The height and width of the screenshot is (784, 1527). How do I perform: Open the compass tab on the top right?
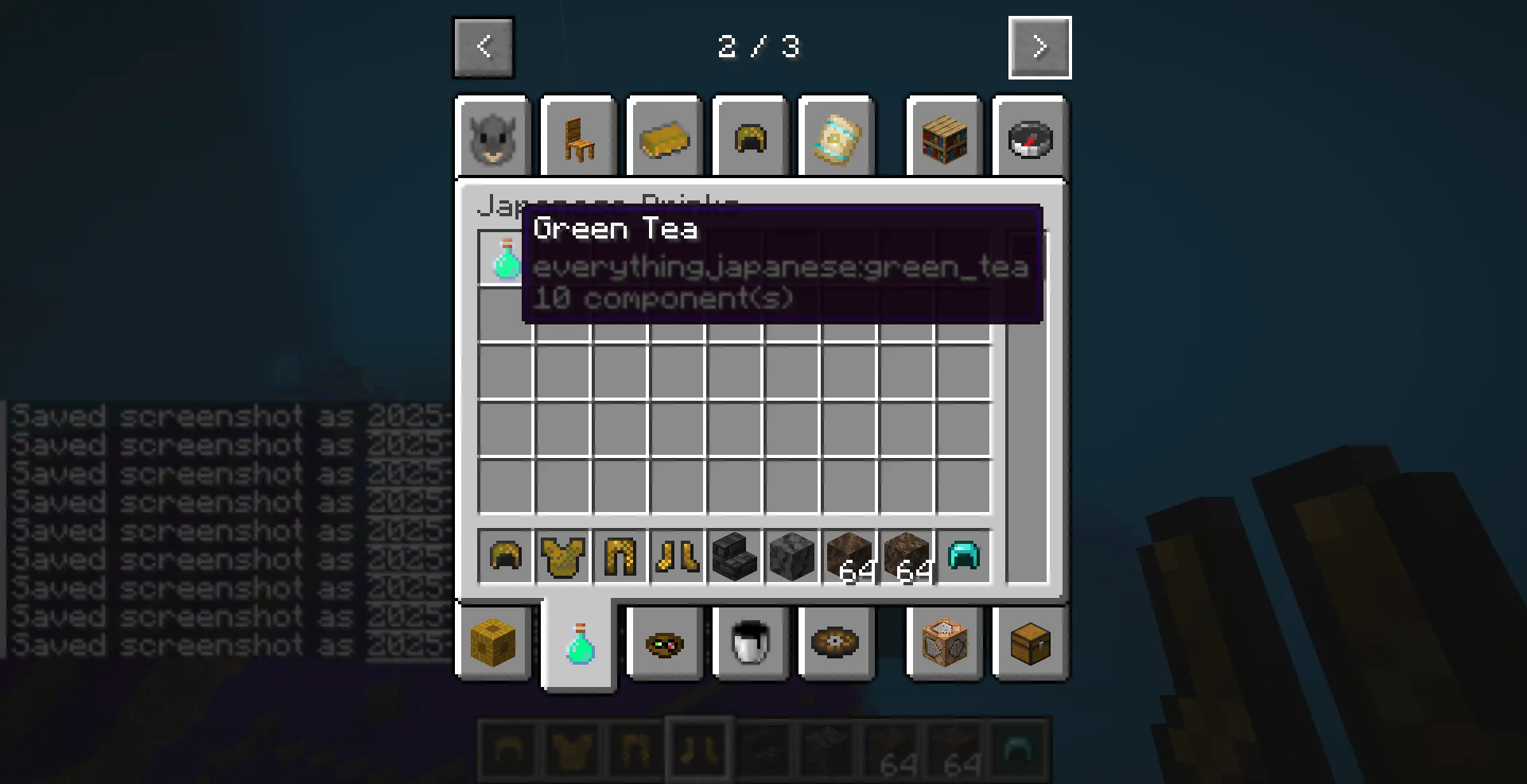(1030, 138)
